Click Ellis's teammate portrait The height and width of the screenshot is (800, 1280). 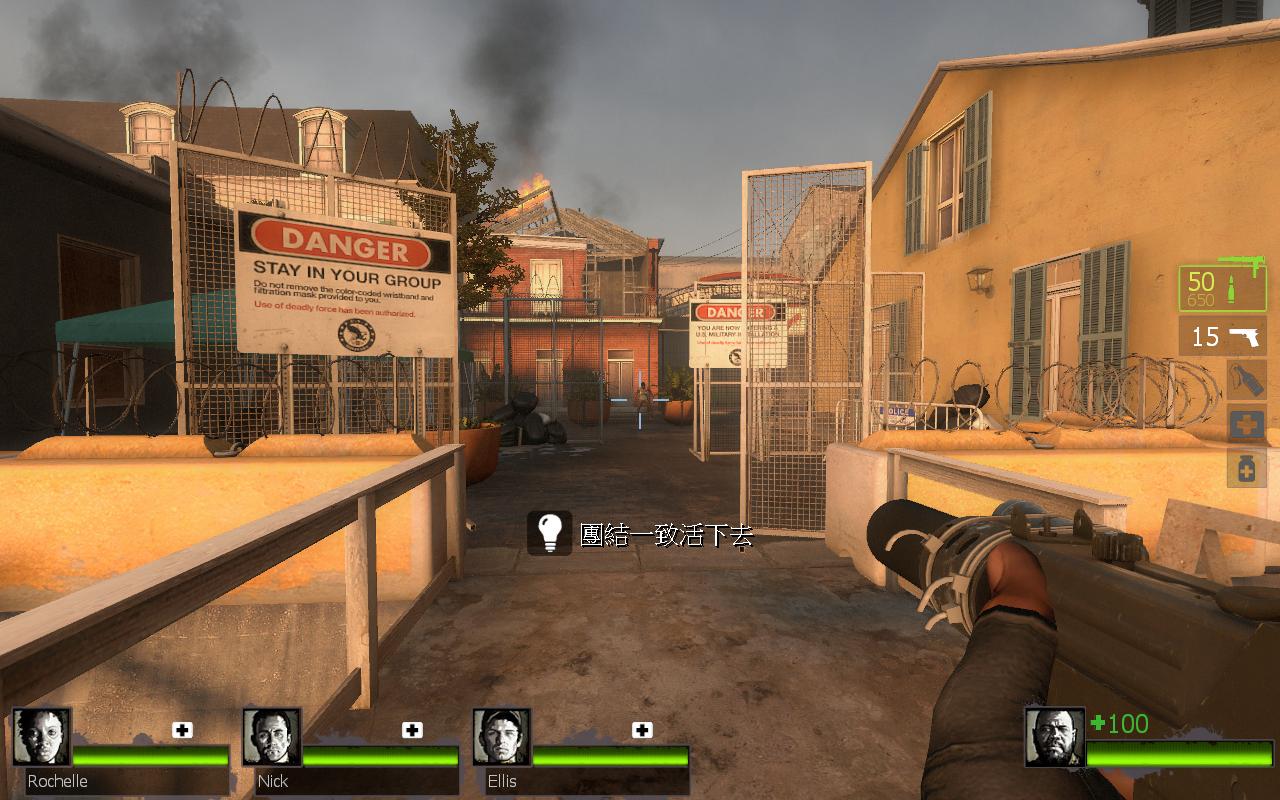501,737
